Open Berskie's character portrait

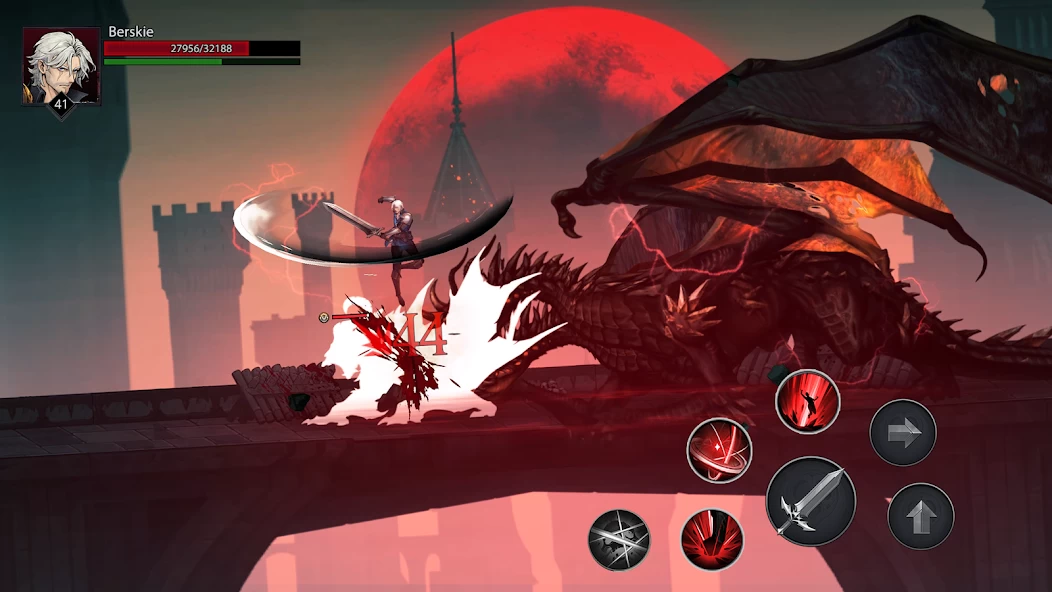coord(61,67)
